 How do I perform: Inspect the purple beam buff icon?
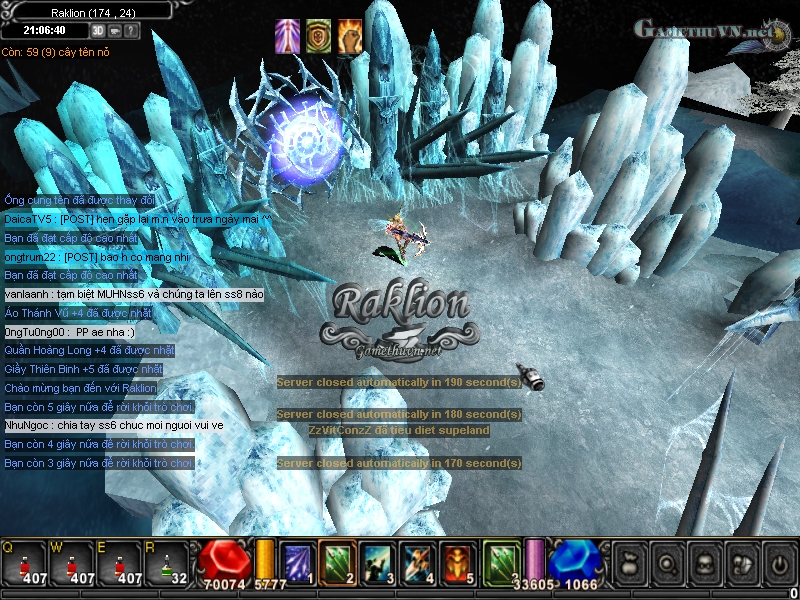click(x=287, y=35)
